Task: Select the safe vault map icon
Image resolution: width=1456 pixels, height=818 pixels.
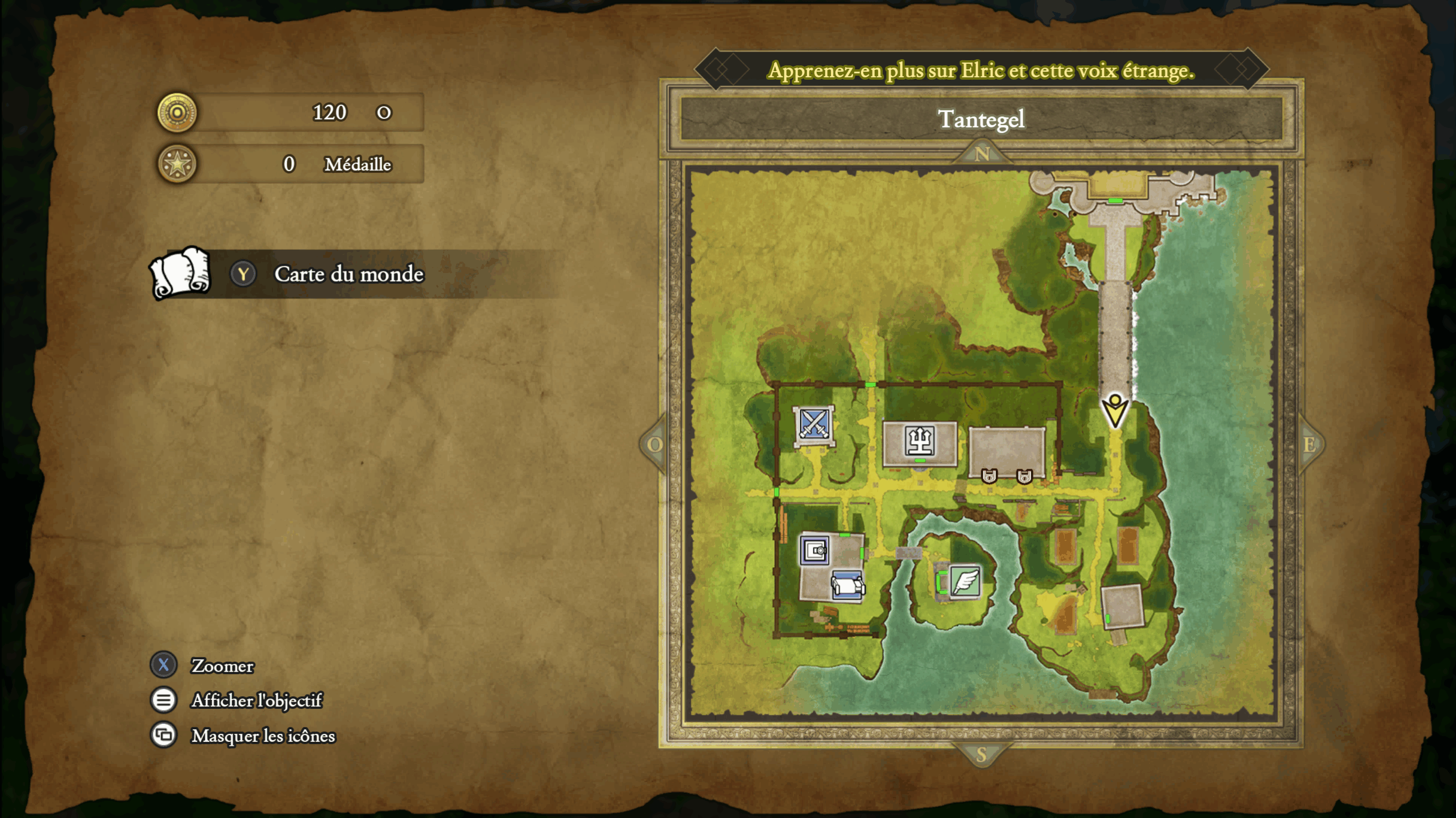Action: (x=814, y=550)
